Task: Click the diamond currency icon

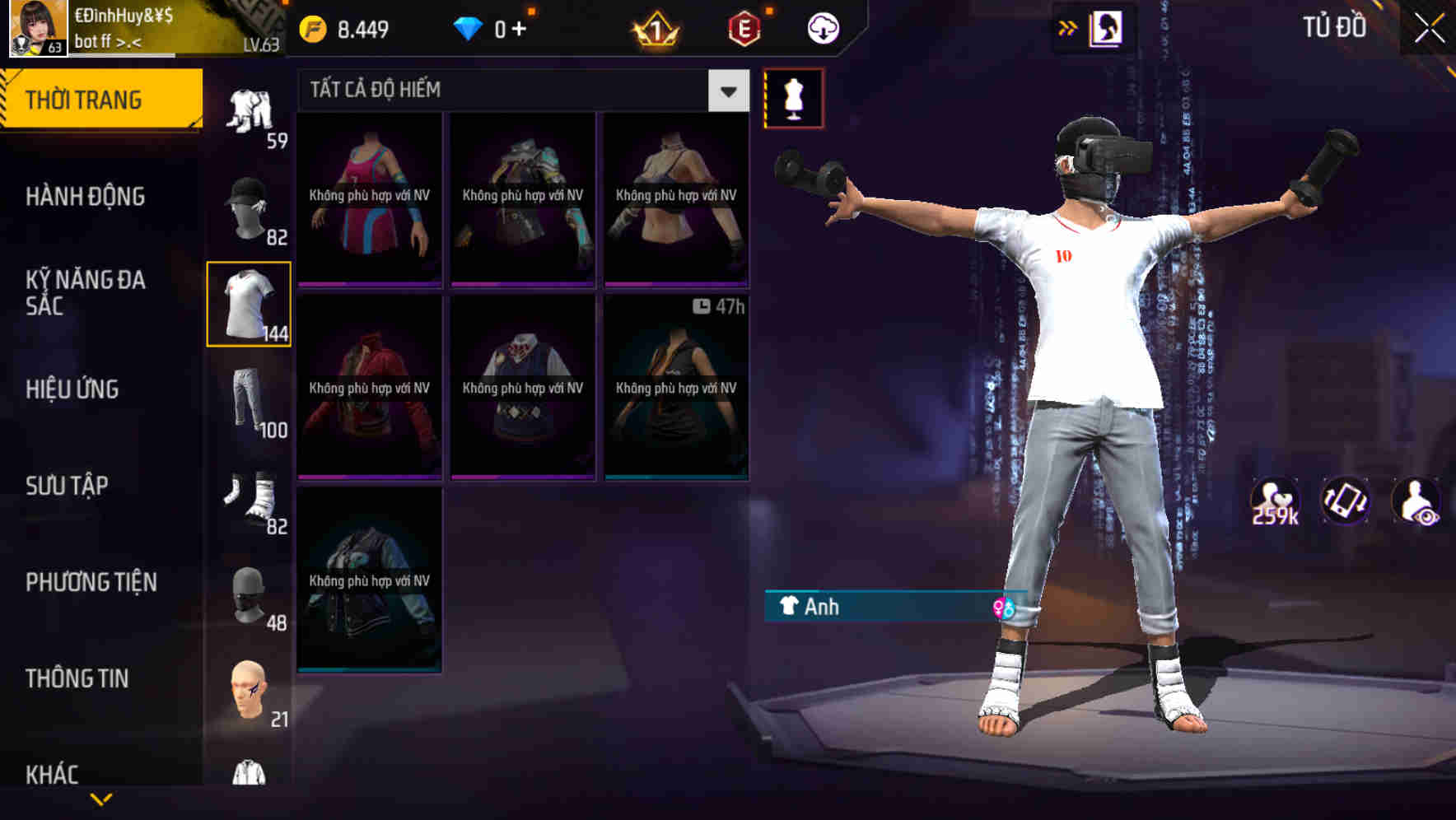Action: click(471, 27)
